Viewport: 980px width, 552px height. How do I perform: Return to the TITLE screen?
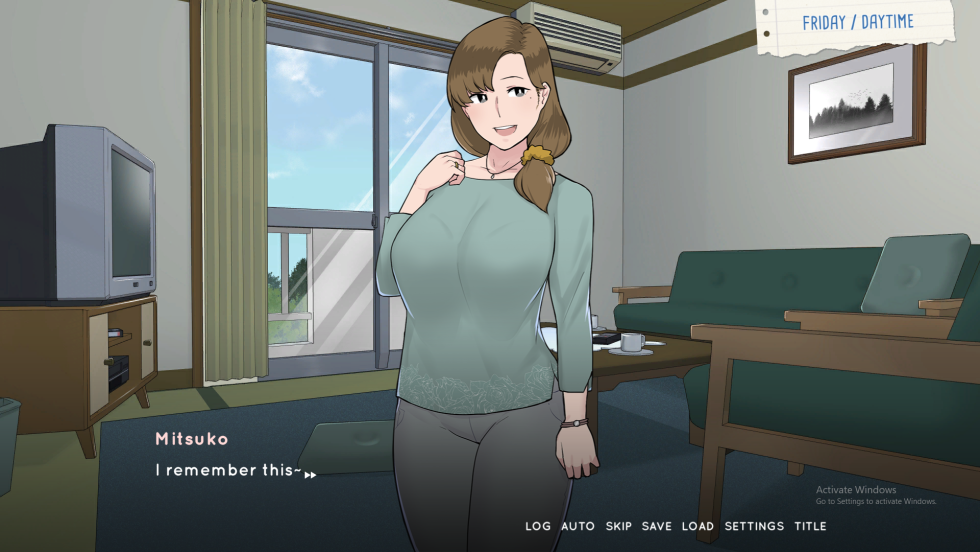coord(810,526)
